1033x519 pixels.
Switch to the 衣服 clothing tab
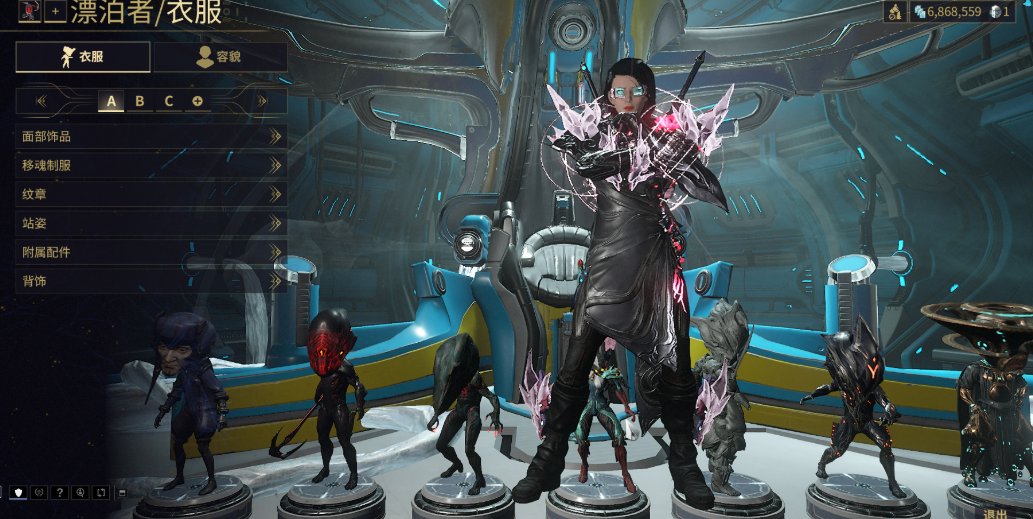point(83,57)
